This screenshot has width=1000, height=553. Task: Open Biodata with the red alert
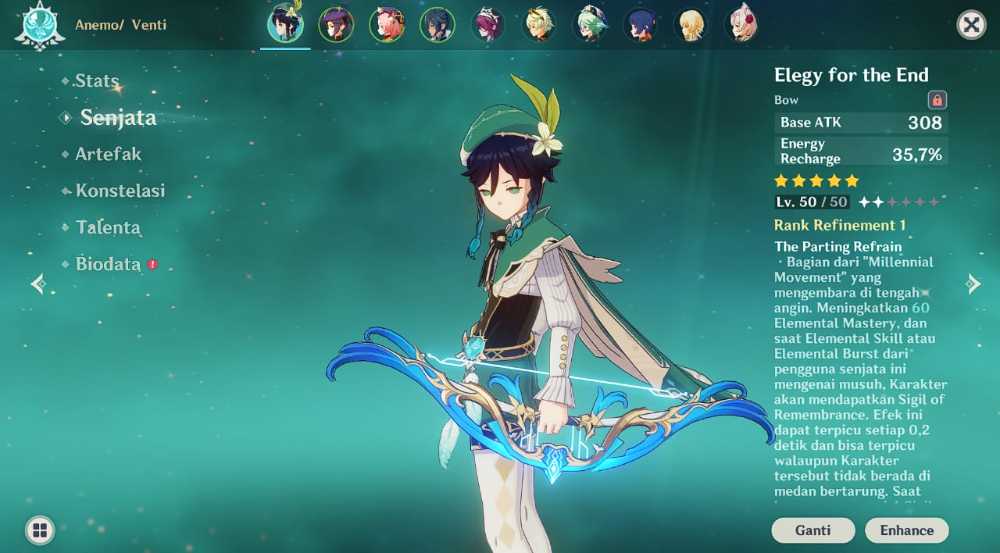click(108, 265)
